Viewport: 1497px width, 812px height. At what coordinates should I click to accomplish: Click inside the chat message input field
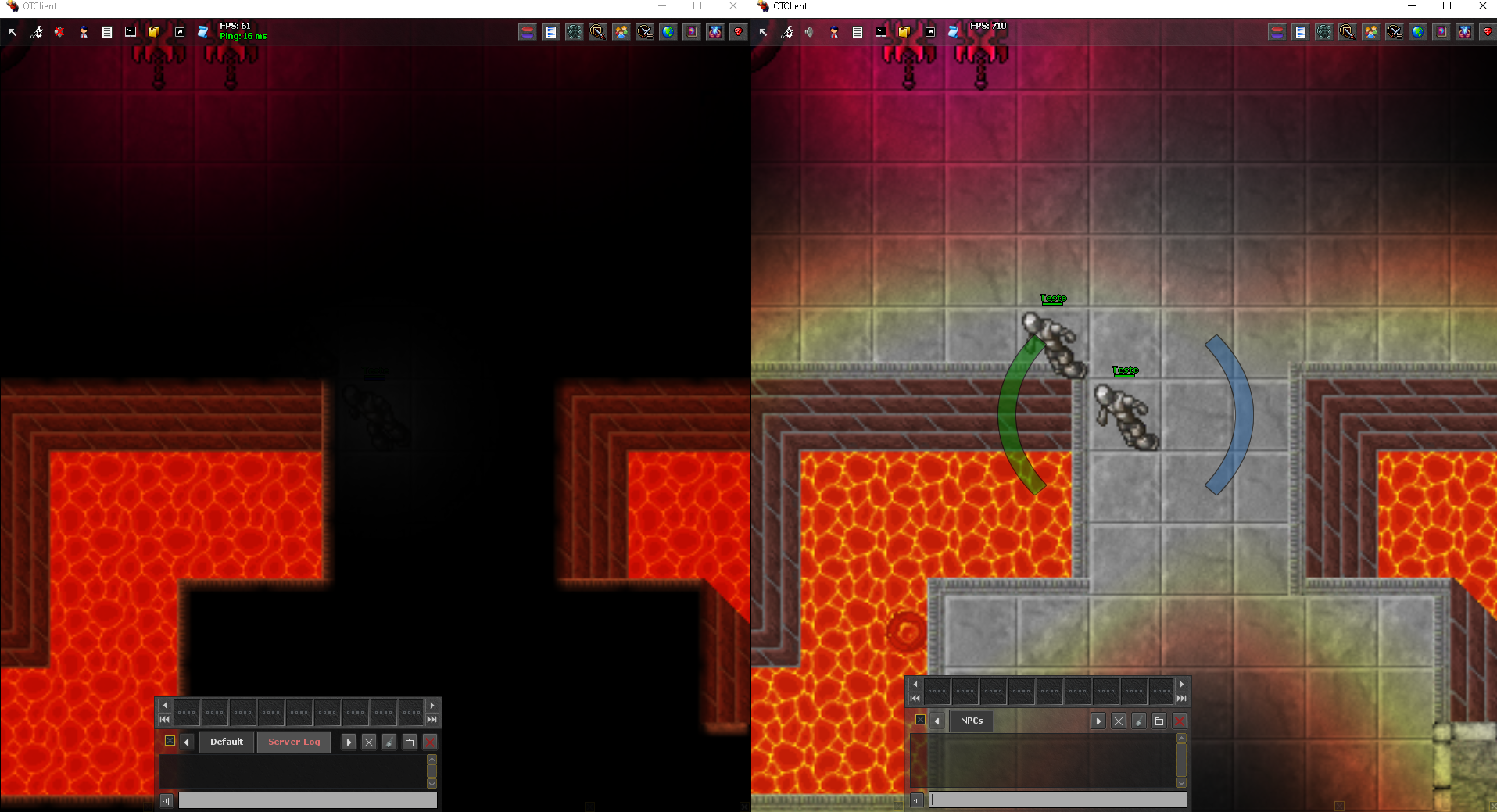[307, 800]
